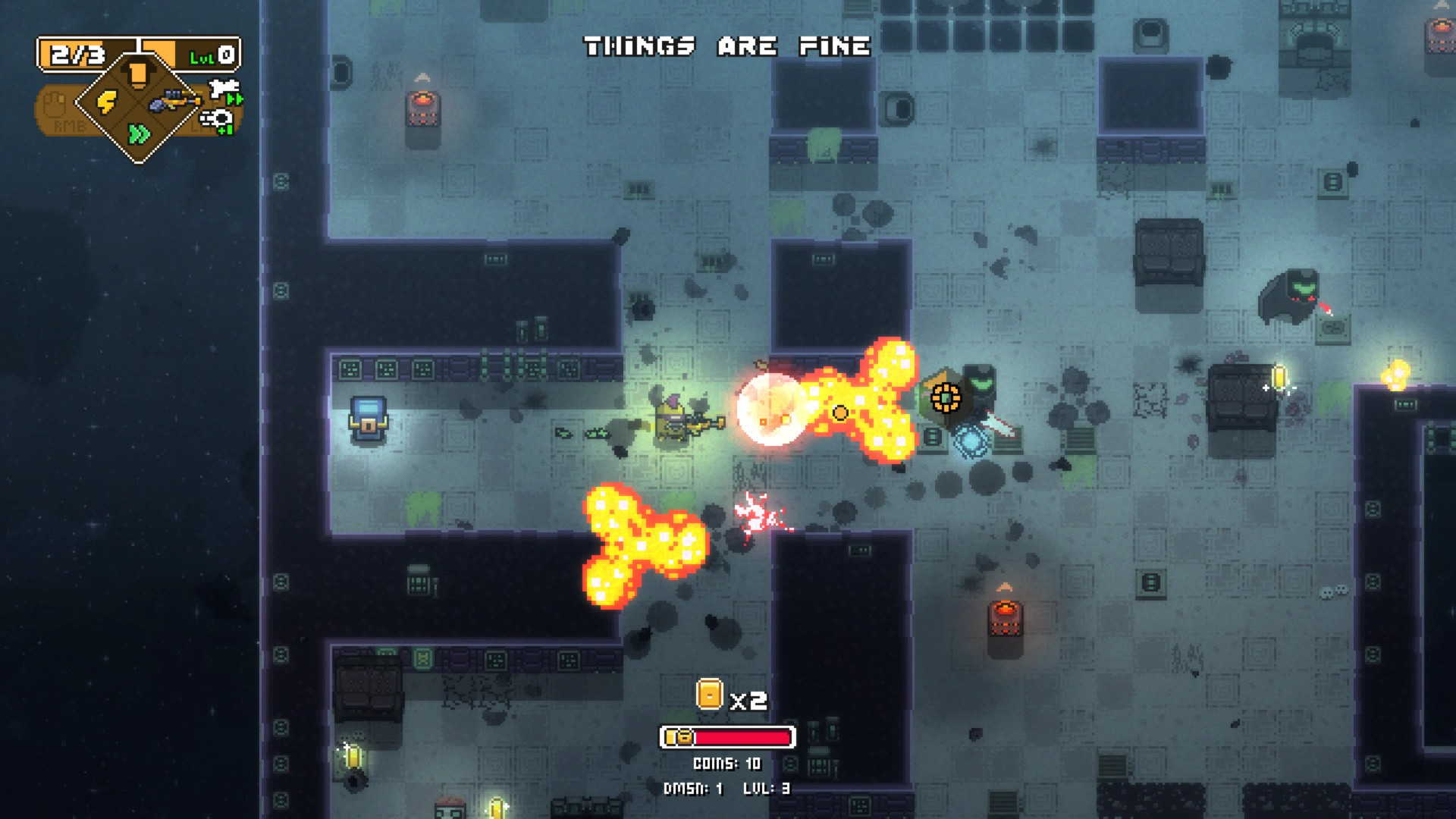Click the faded fist RMB ability icon

tap(54, 105)
